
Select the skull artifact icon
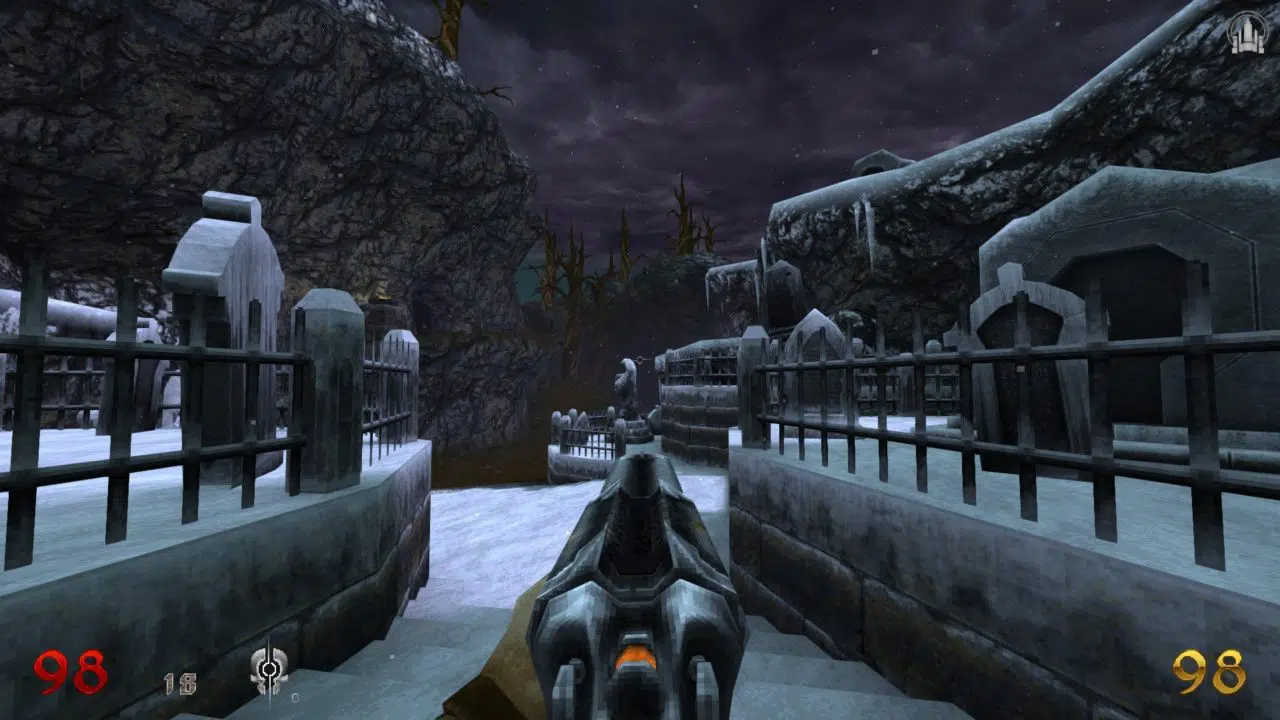(268, 668)
